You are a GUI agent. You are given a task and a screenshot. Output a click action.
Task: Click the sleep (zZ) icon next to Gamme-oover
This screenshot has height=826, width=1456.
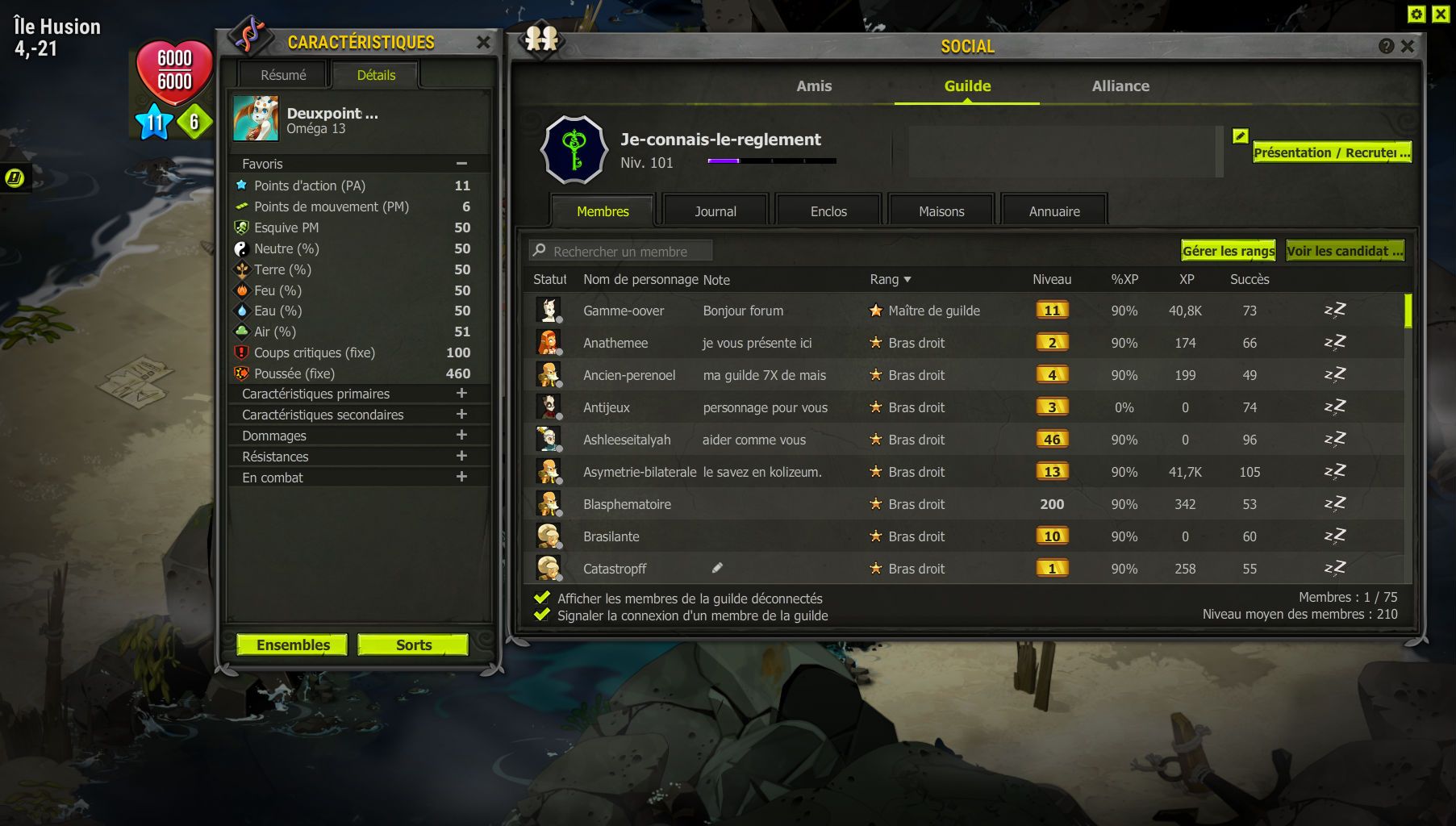[x=1335, y=309]
